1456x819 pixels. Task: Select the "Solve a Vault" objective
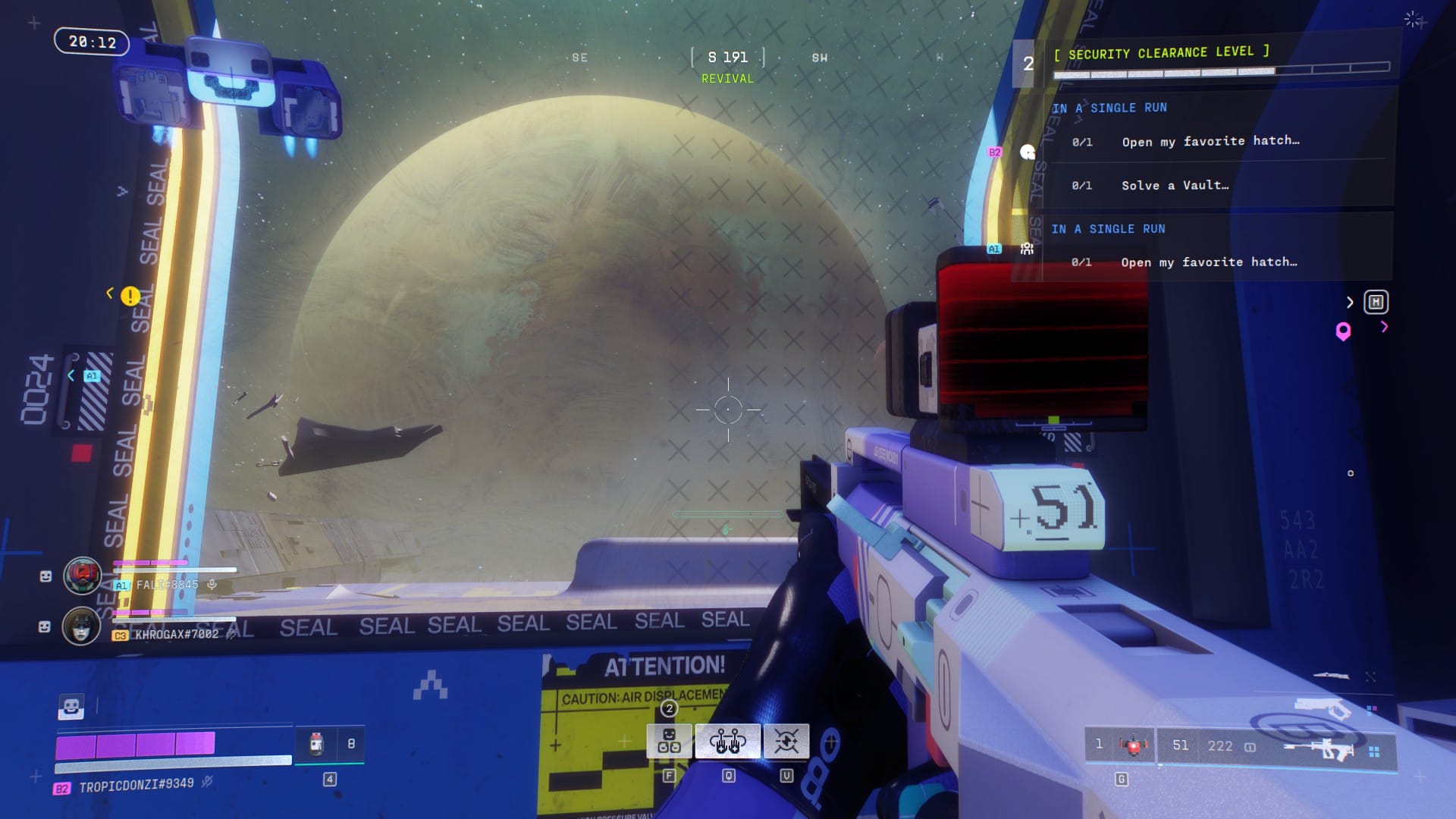(1175, 186)
